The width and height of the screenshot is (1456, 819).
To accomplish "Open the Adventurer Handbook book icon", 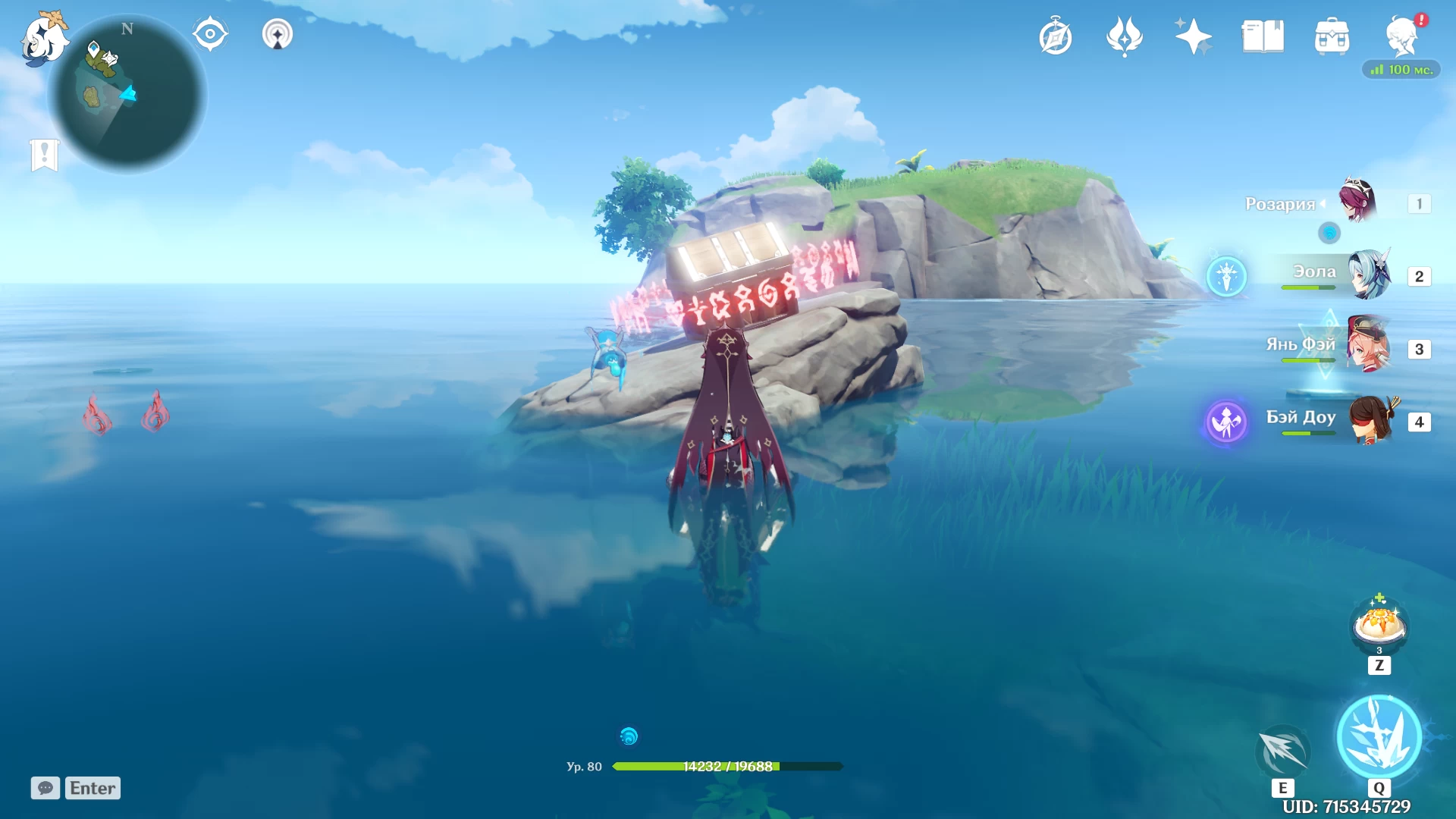I will (x=1263, y=36).
